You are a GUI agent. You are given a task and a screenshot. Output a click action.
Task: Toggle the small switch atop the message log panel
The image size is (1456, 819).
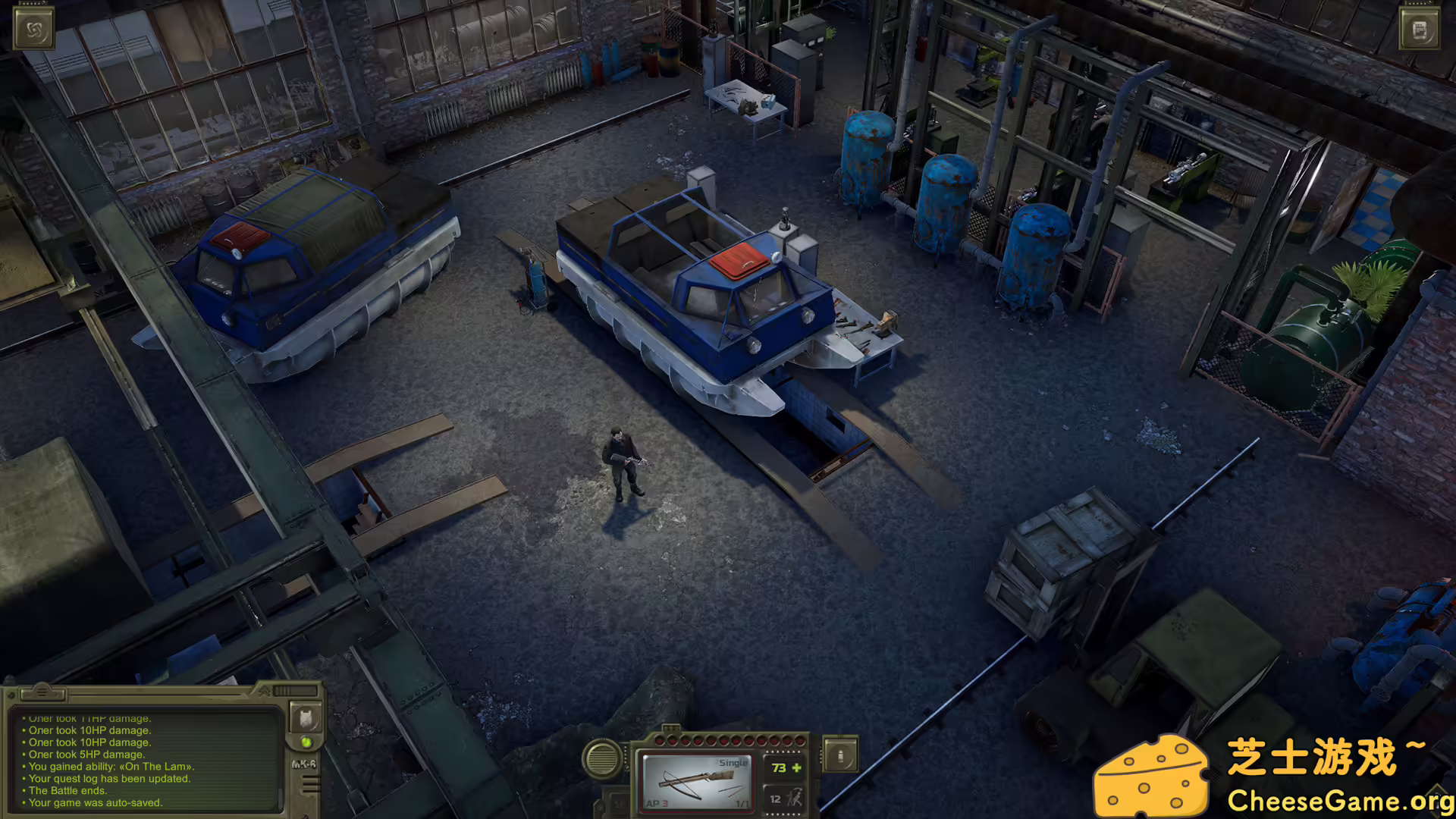43,693
